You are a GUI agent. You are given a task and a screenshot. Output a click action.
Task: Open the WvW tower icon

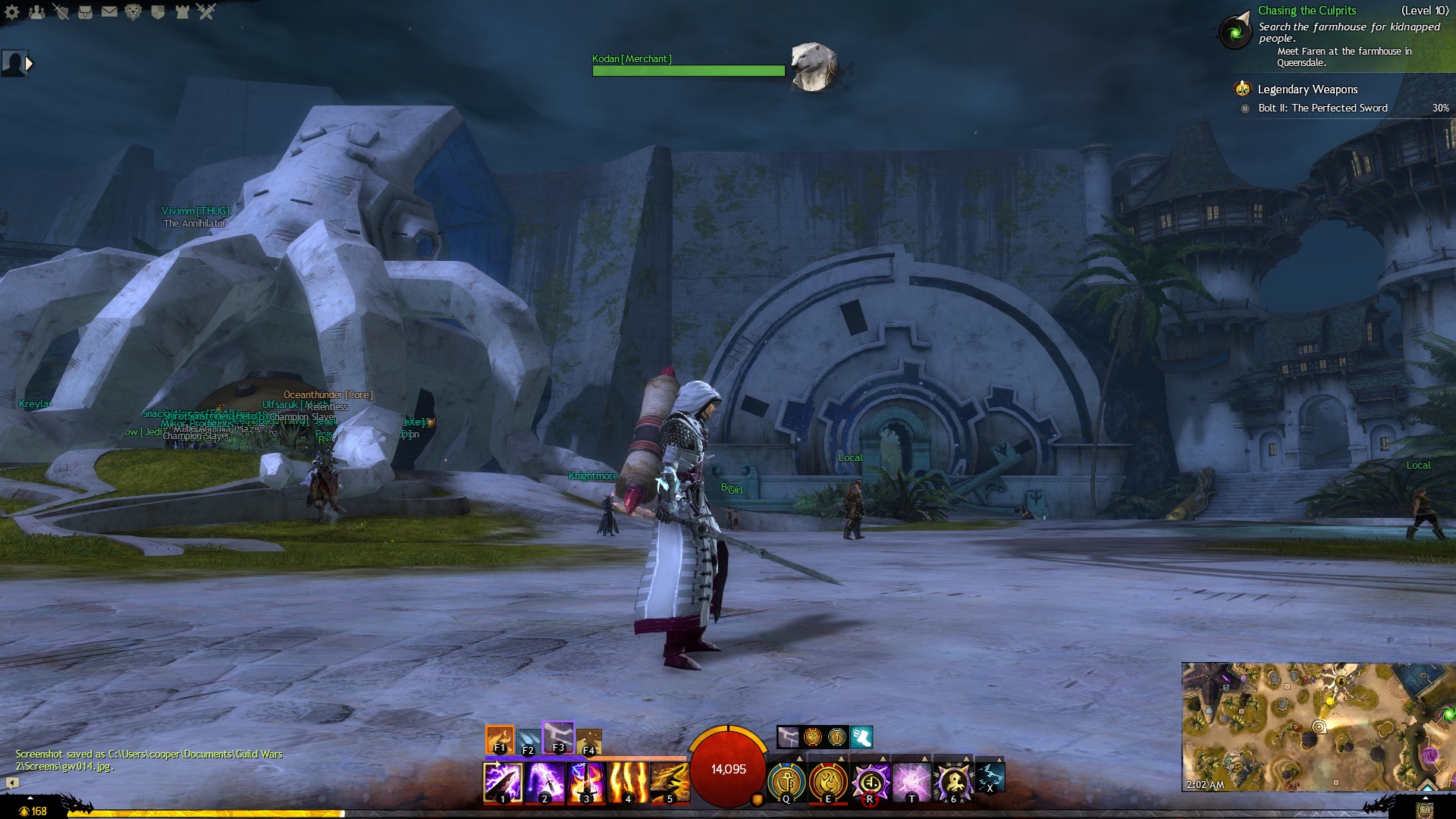[182, 12]
